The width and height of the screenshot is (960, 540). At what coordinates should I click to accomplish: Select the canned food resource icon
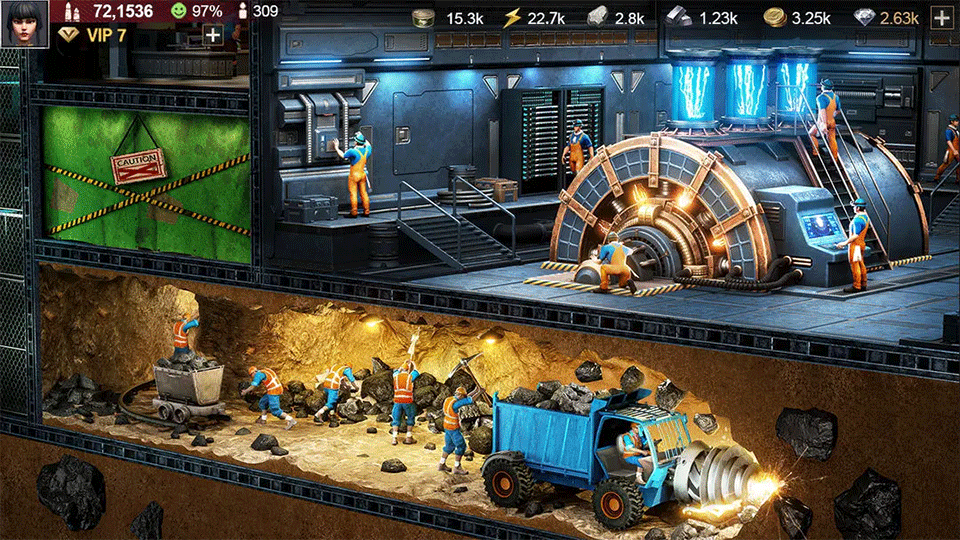click(x=423, y=17)
